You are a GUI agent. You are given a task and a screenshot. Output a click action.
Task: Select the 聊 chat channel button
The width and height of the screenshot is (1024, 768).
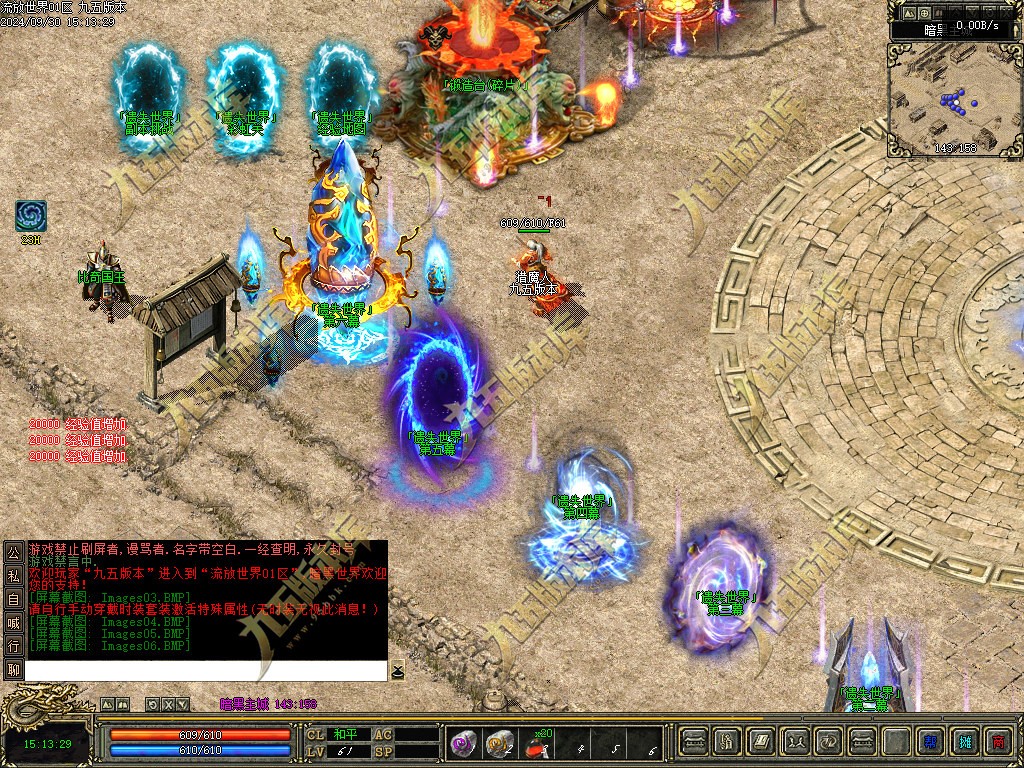13,670
